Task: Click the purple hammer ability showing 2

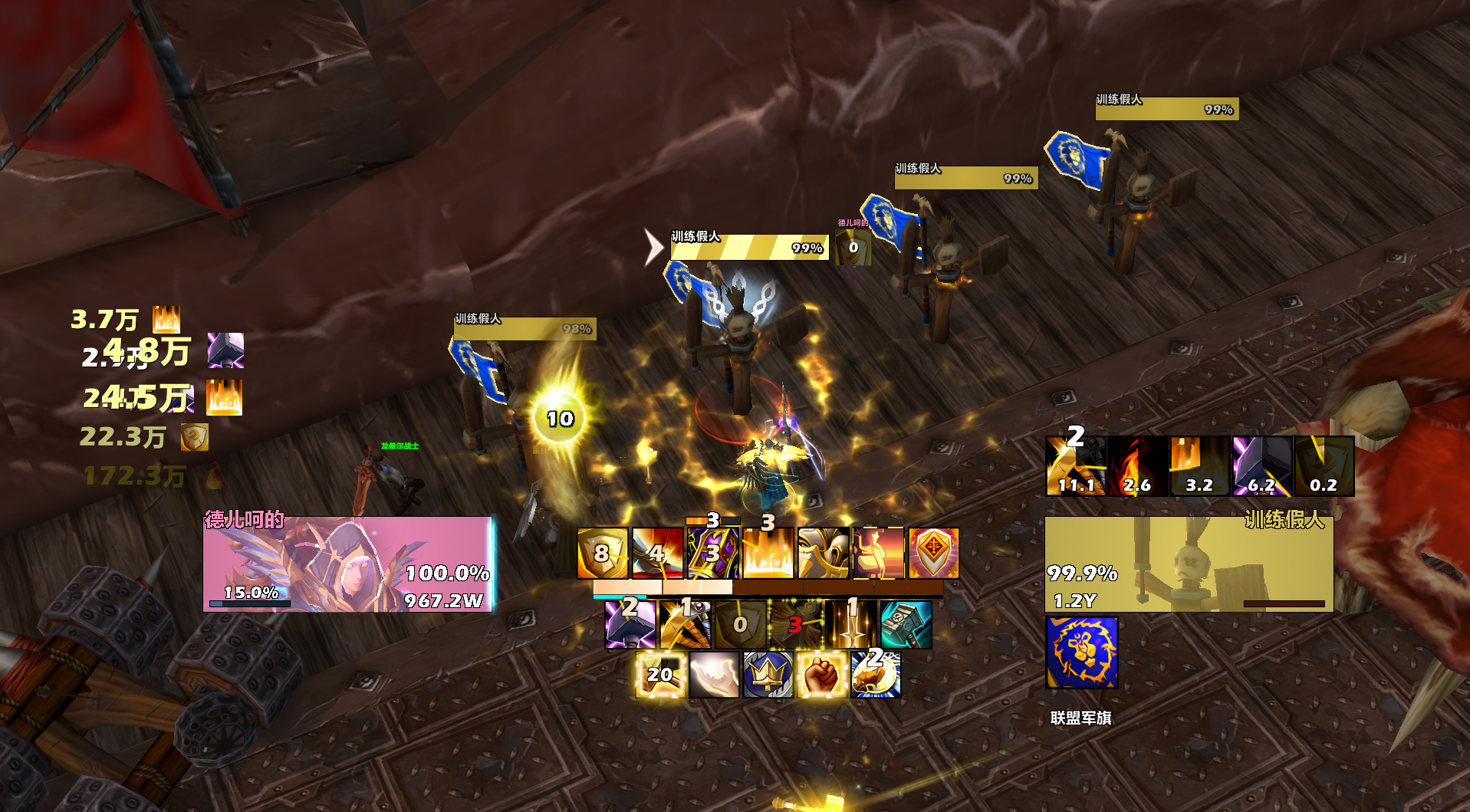Action: [631, 623]
